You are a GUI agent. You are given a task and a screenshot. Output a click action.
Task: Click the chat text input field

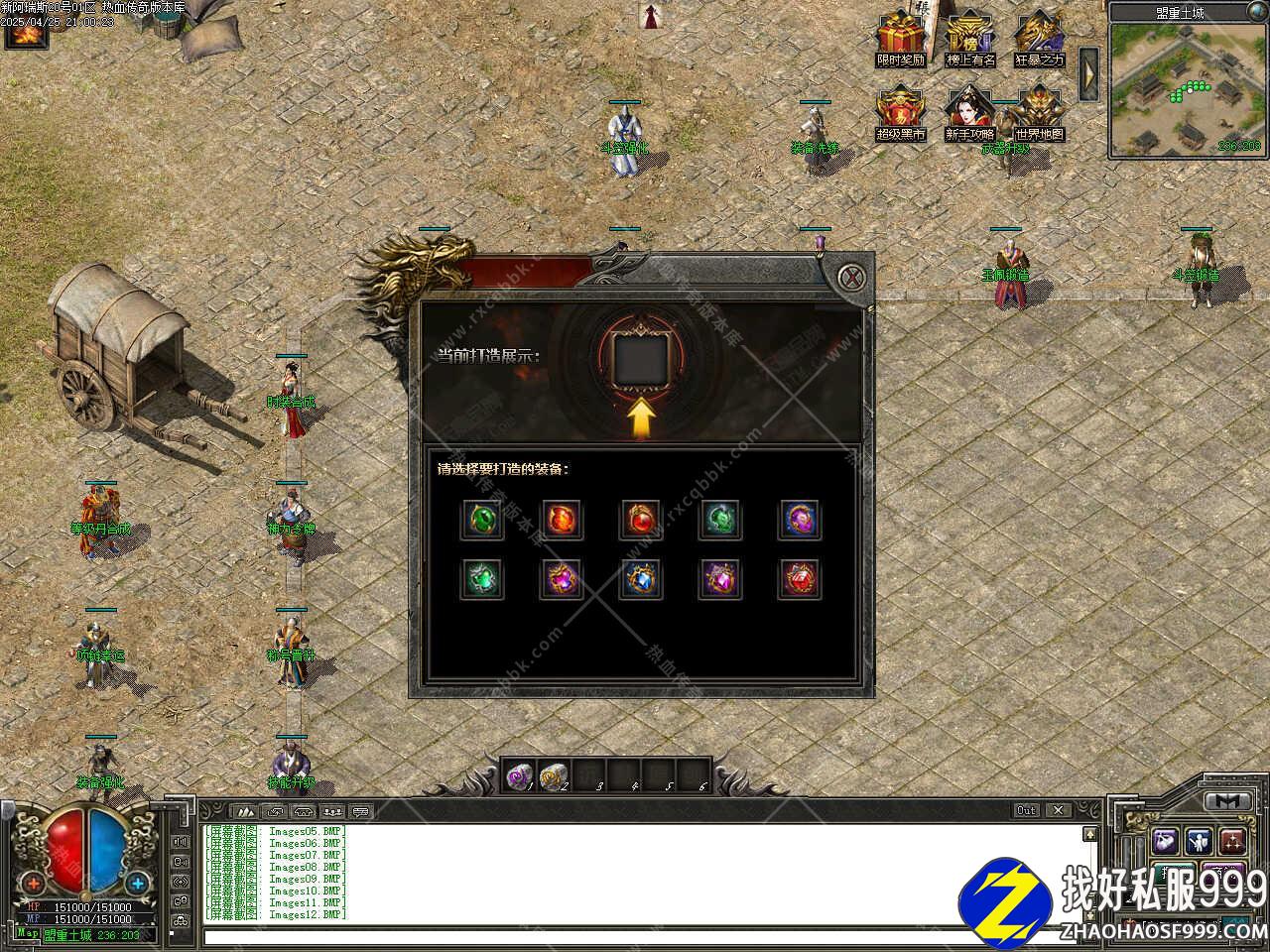[635, 935]
